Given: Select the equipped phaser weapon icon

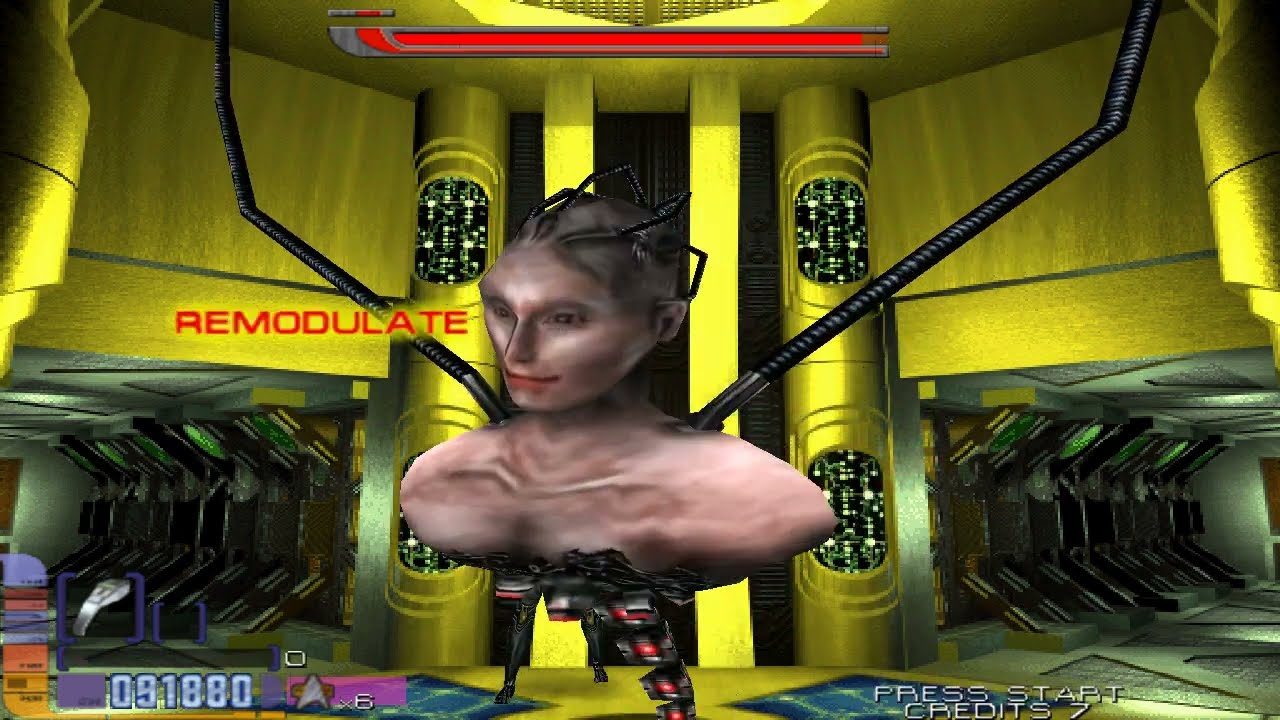Looking at the screenshot, I should (102, 605).
